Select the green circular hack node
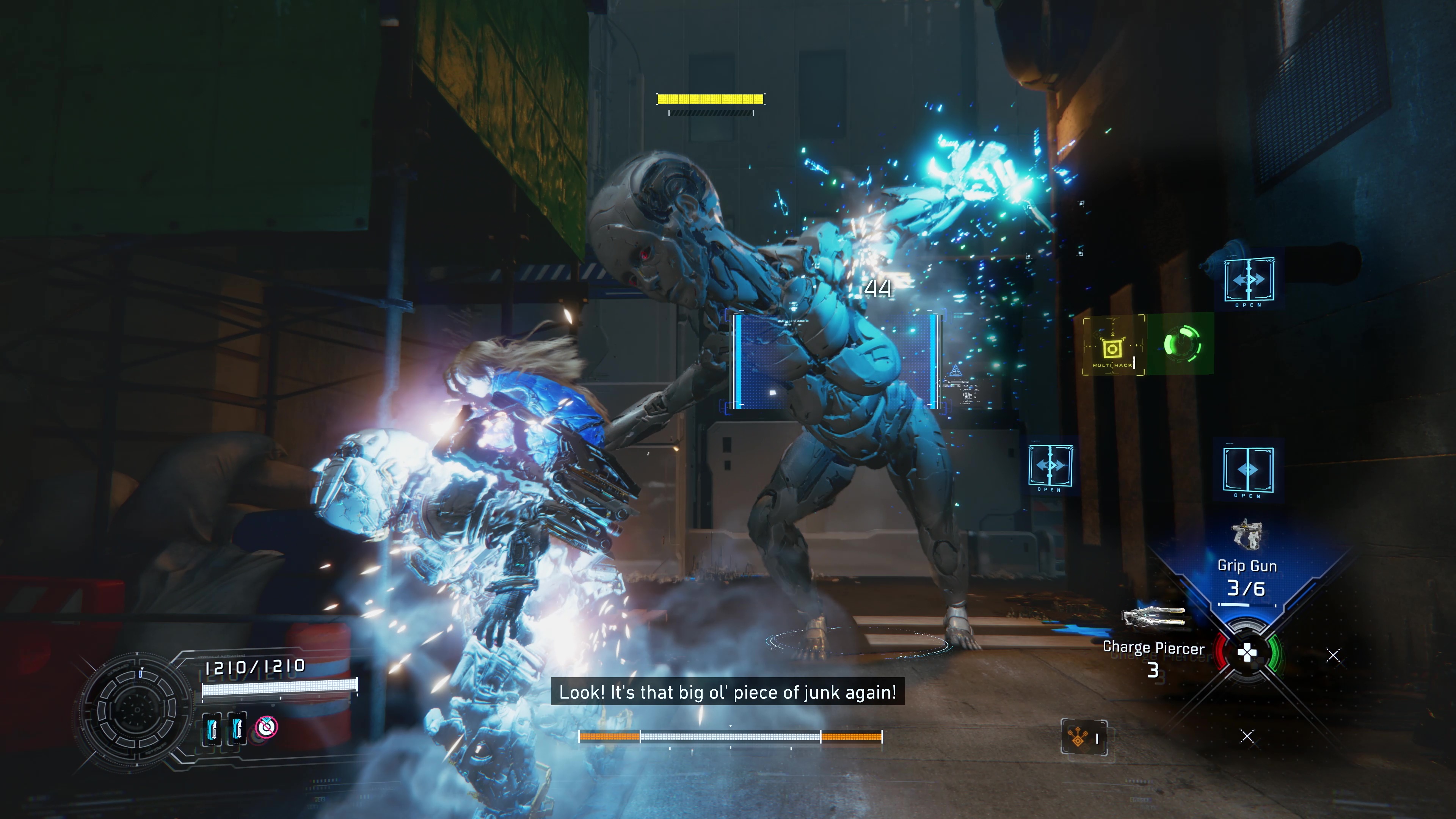Screen dimensions: 1456x819 tap(1182, 344)
